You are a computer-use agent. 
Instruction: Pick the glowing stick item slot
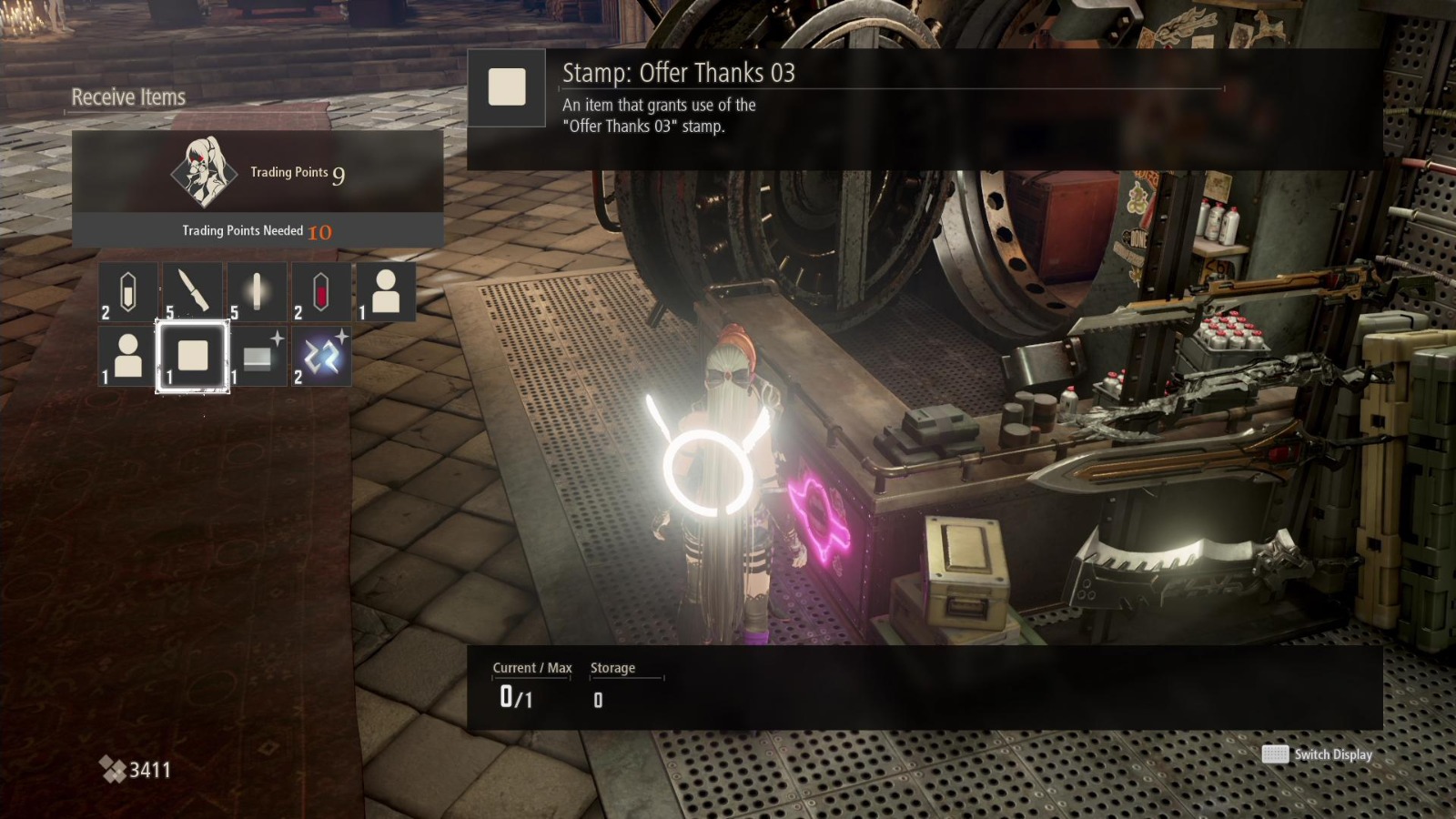[257, 292]
